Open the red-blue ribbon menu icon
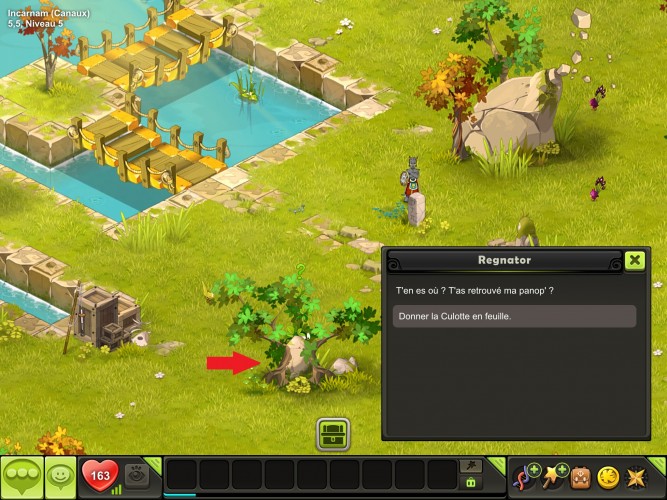Screen dimensions: 667x500 coord(524,477)
